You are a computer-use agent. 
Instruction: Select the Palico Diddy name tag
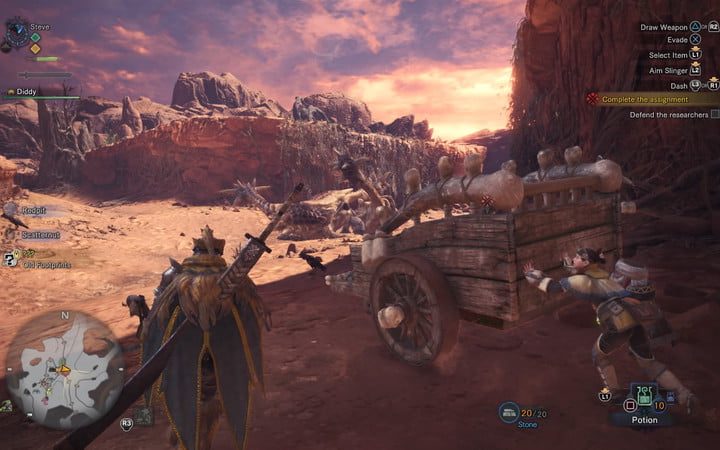tap(28, 91)
